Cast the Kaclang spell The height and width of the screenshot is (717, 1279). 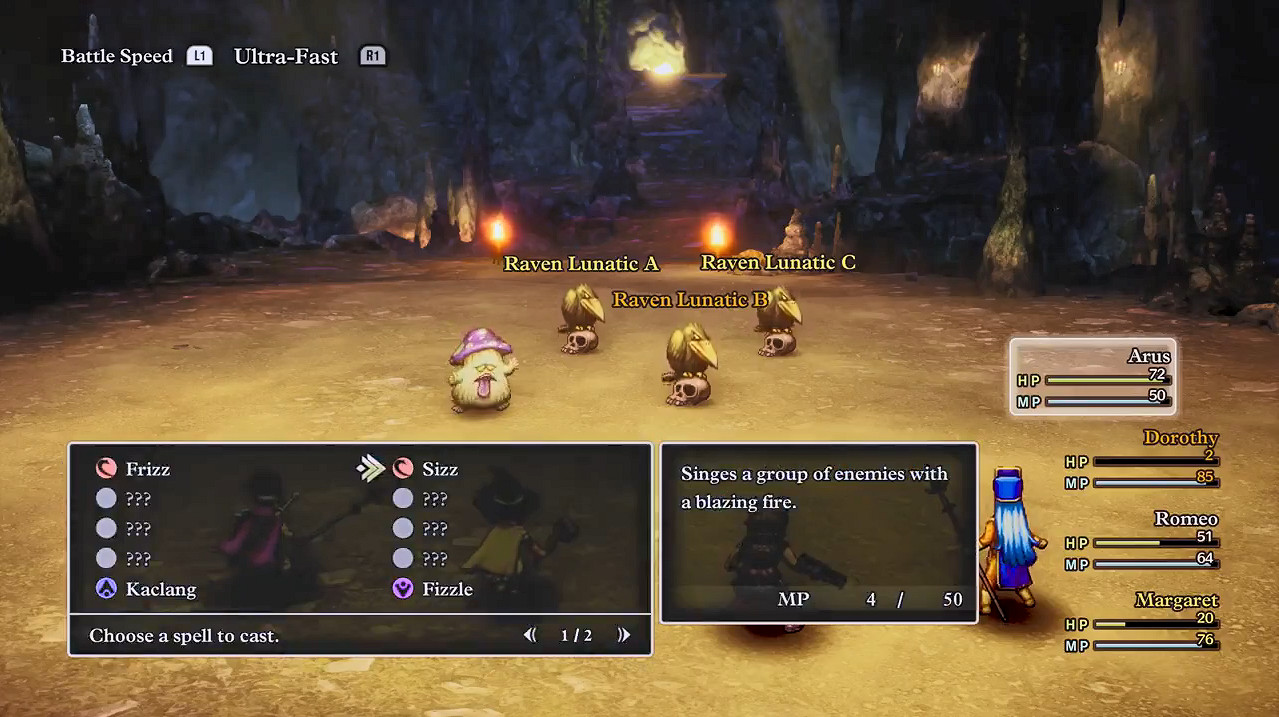(160, 589)
